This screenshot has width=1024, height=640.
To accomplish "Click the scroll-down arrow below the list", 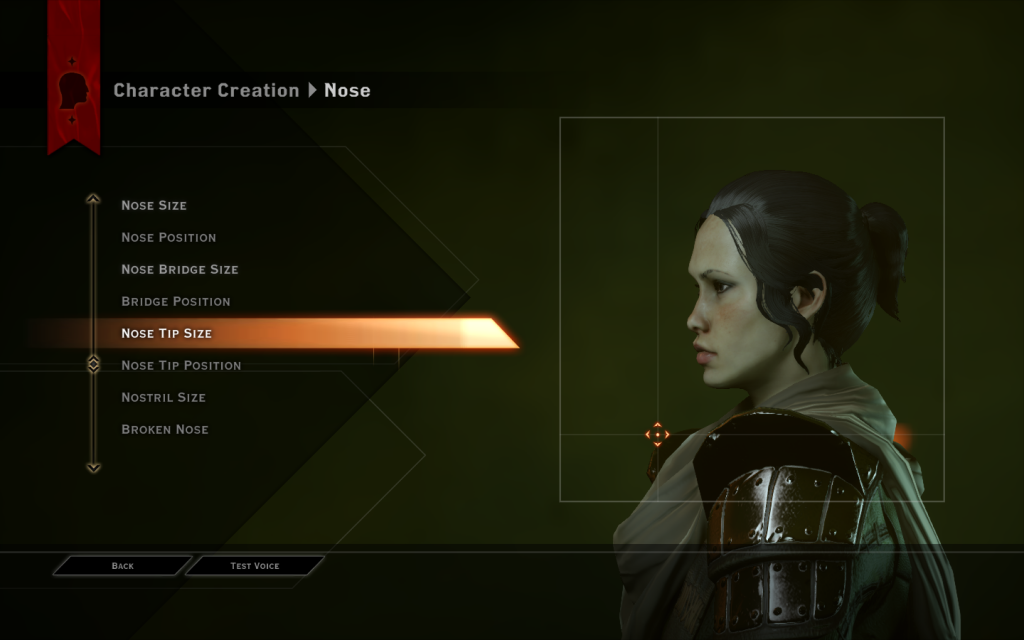I will [x=93, y=467].
